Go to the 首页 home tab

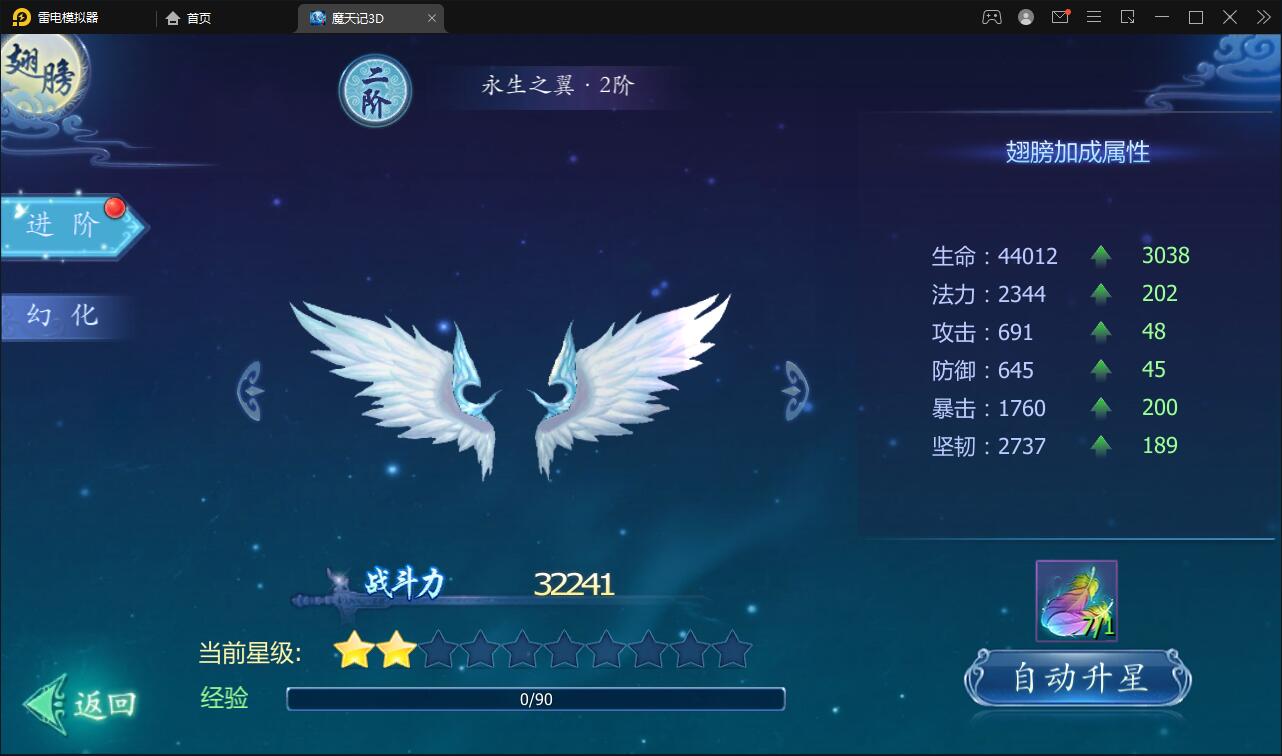click(188, 17)
